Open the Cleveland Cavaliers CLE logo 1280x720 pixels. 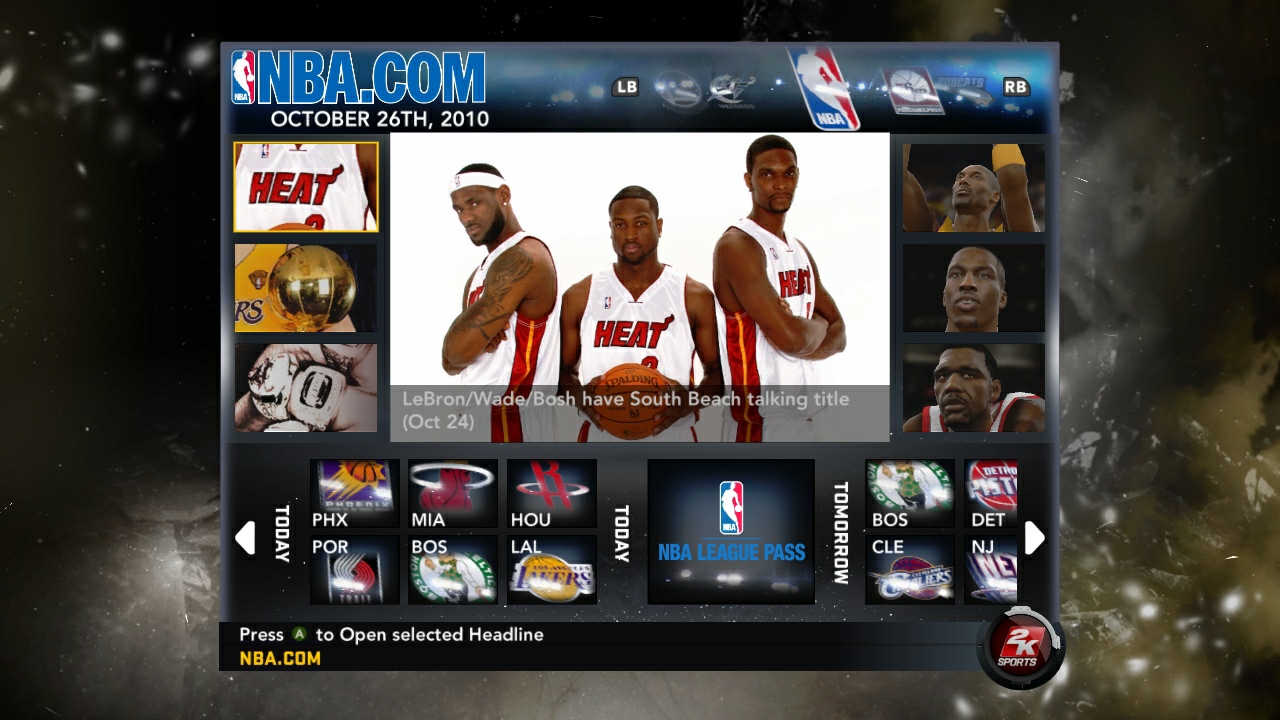click(908, 568)
